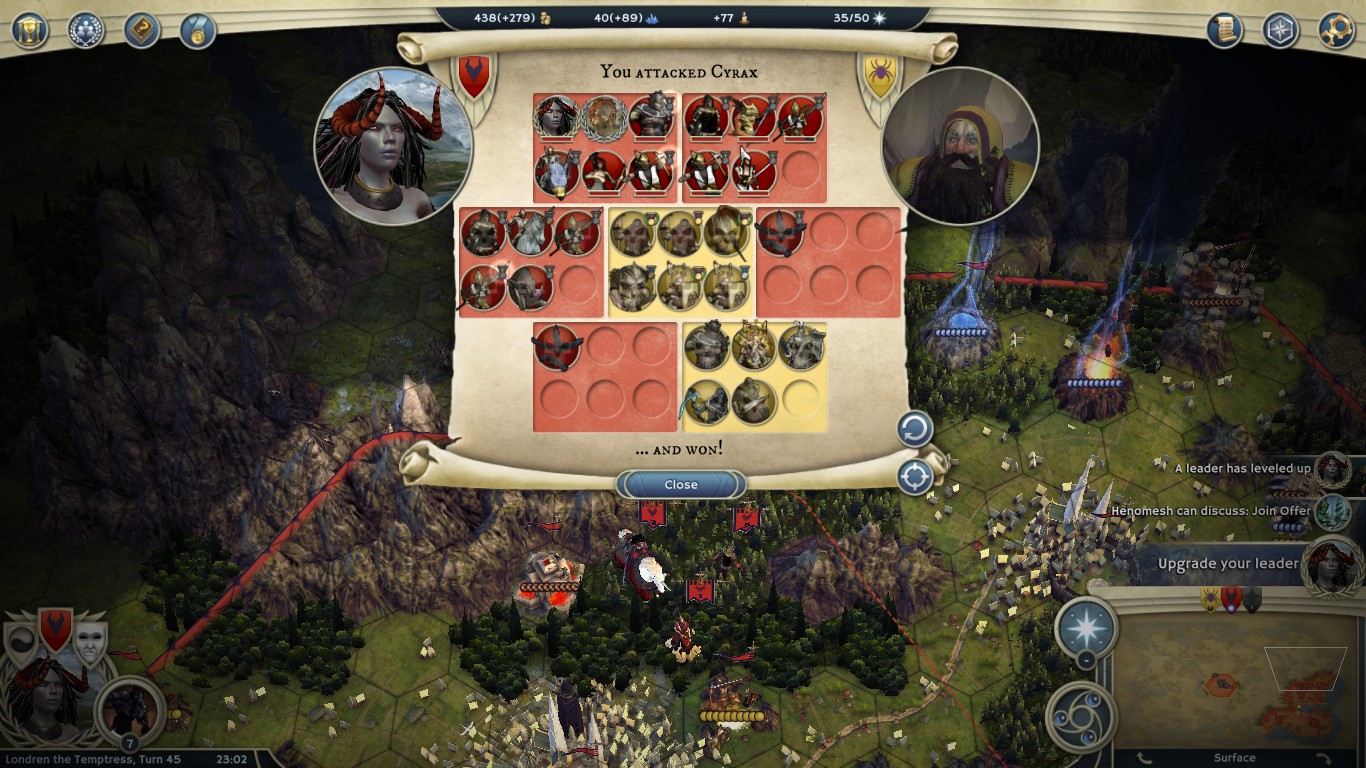Viewport: 1366px width, 768px height.
Task: Open the golden chalice hourglass icon
Action: (30, 30)
